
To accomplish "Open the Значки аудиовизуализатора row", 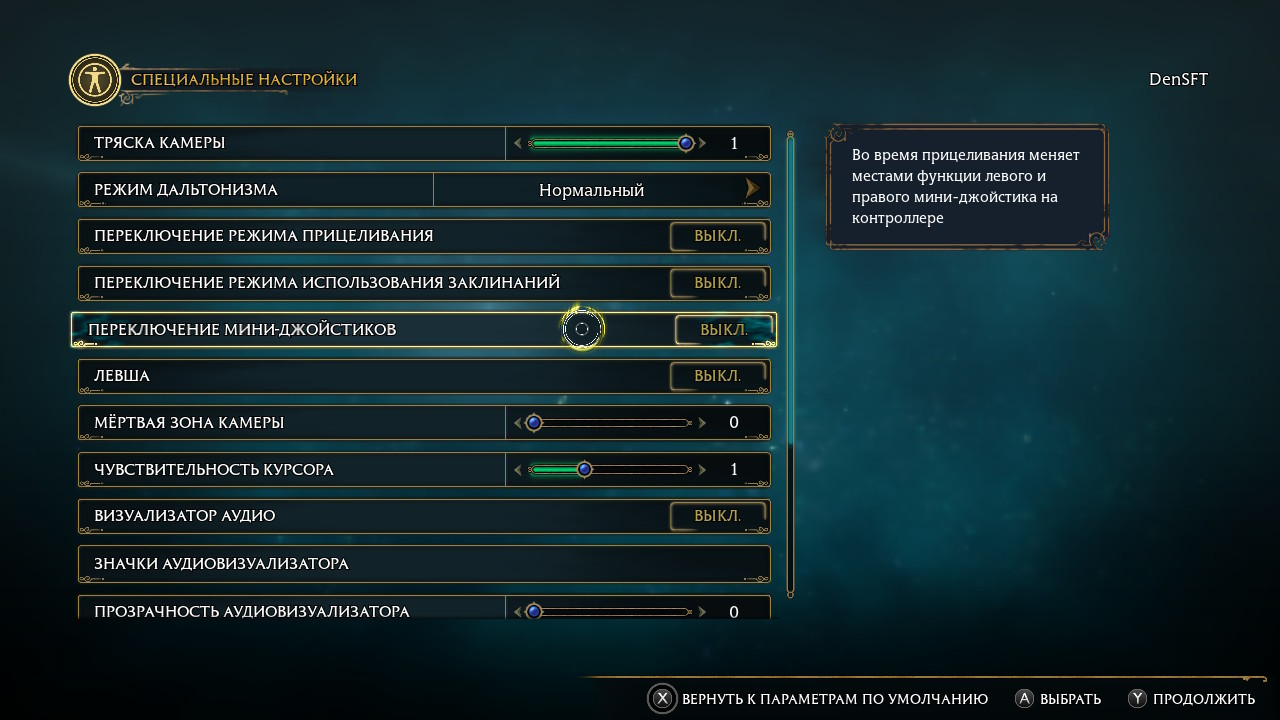I will tap(424, 564).
